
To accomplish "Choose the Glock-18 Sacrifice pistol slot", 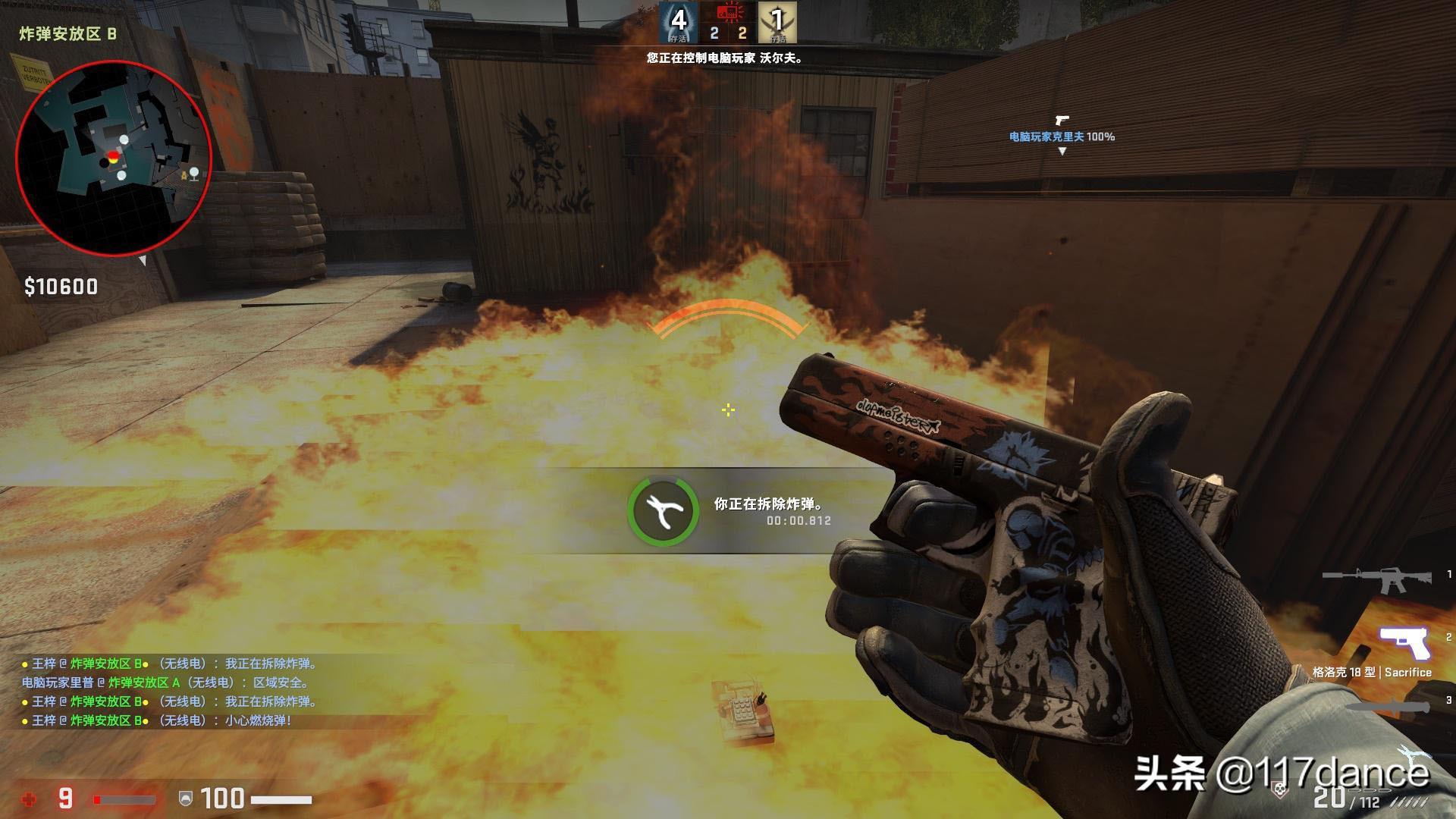I will (1404, 645).
